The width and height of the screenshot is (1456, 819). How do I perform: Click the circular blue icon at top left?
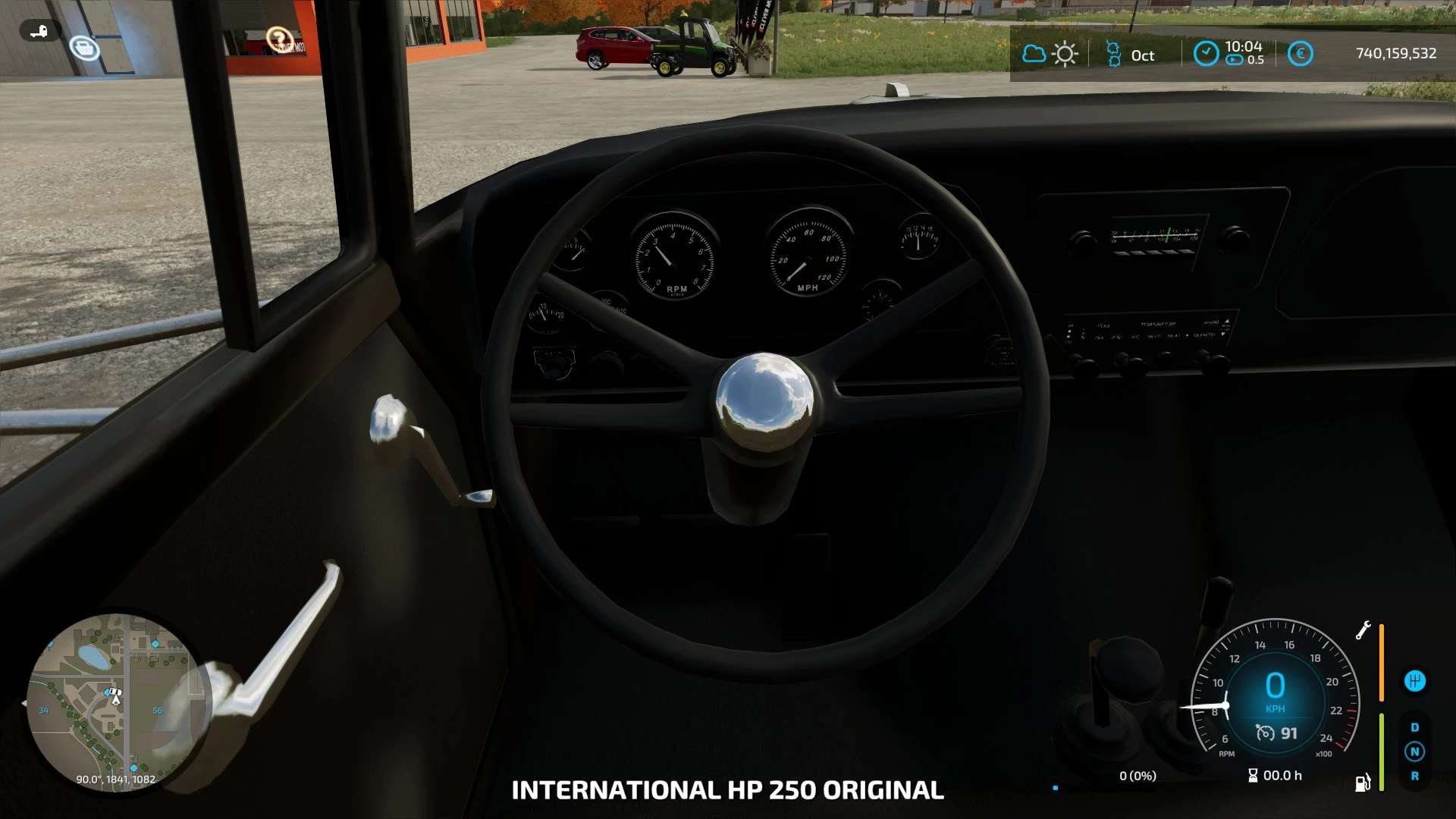[x=84, y=48]
